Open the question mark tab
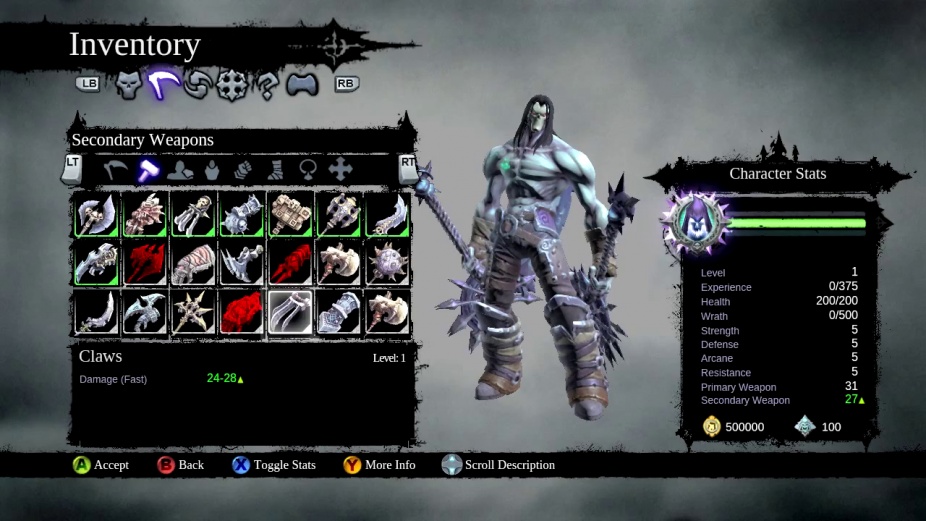926x521 pixels. [x=266, y=86]
